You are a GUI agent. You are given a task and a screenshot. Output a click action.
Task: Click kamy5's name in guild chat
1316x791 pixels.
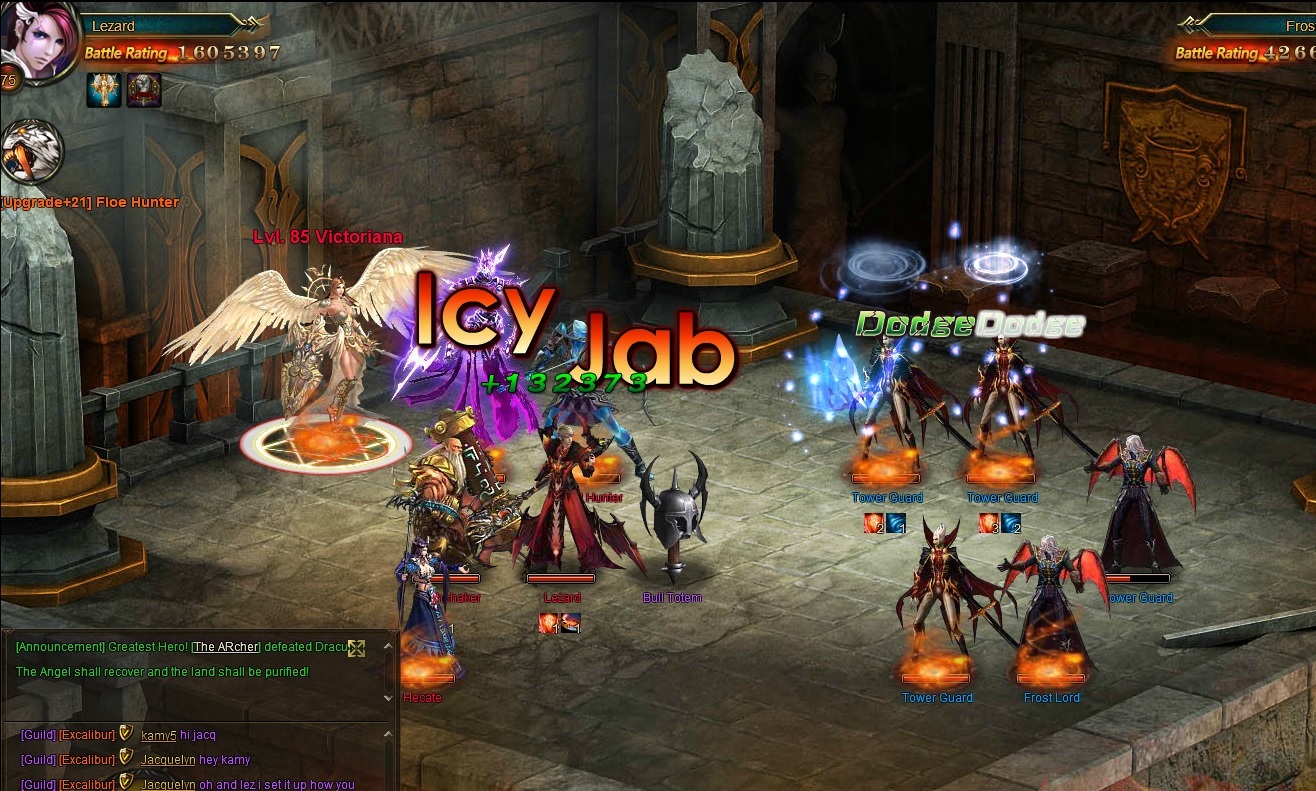(159, 735)
